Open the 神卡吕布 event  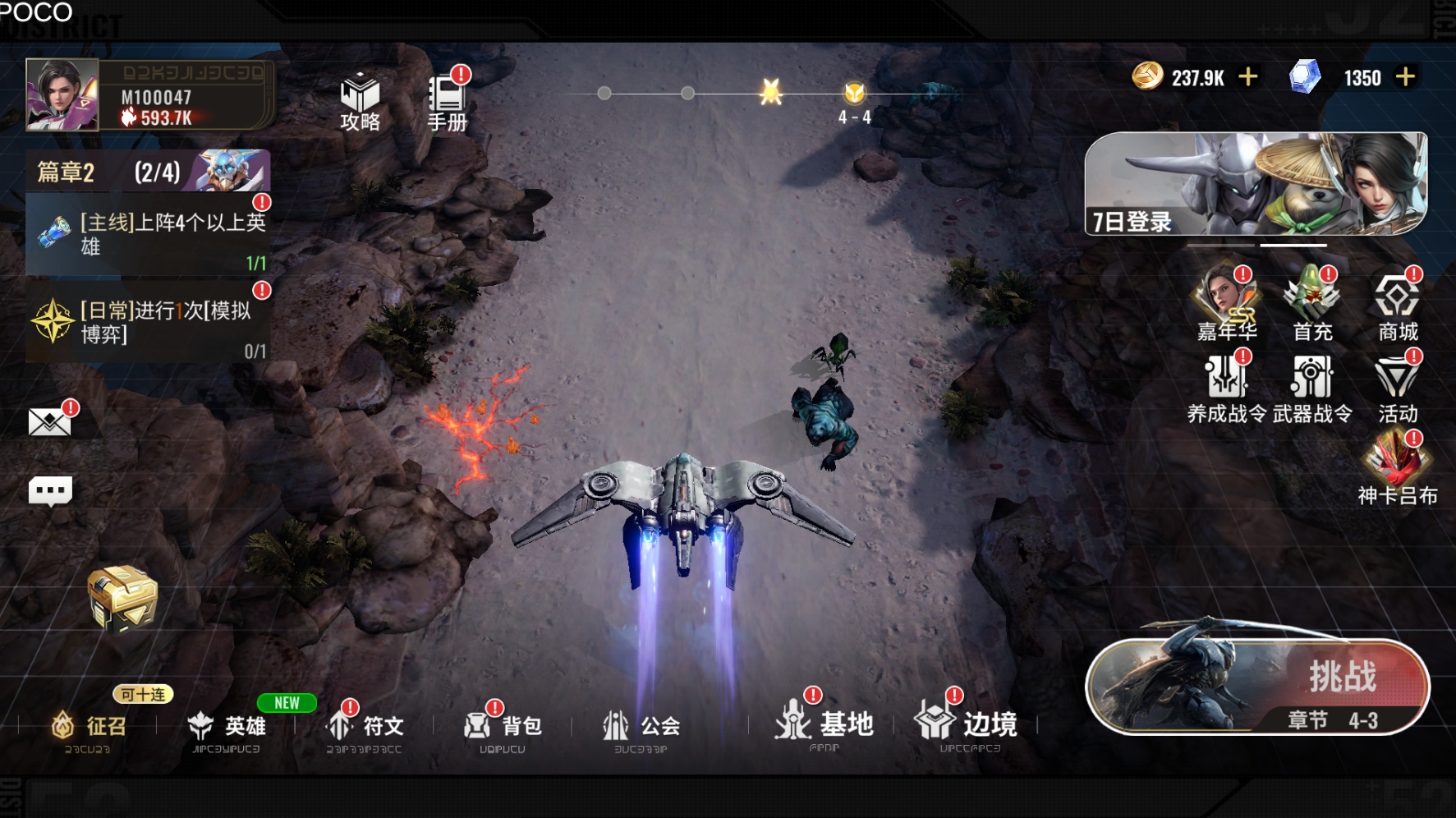pos(1398,468)
